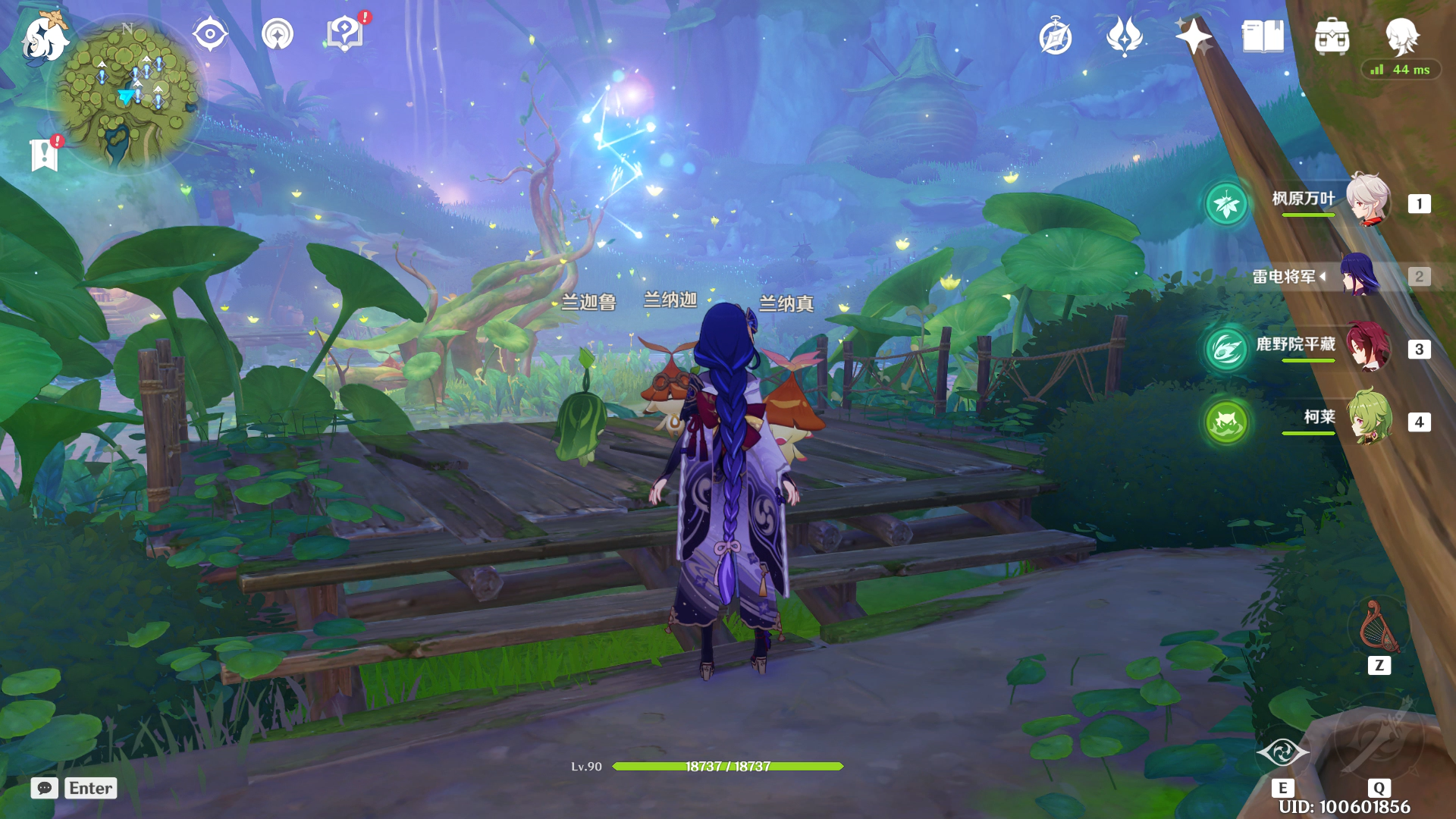Image resolution: width=1456 pixels, height=819 pixels.
Task: Open the quest navigation eye icon
Action: tap(210, 34)
